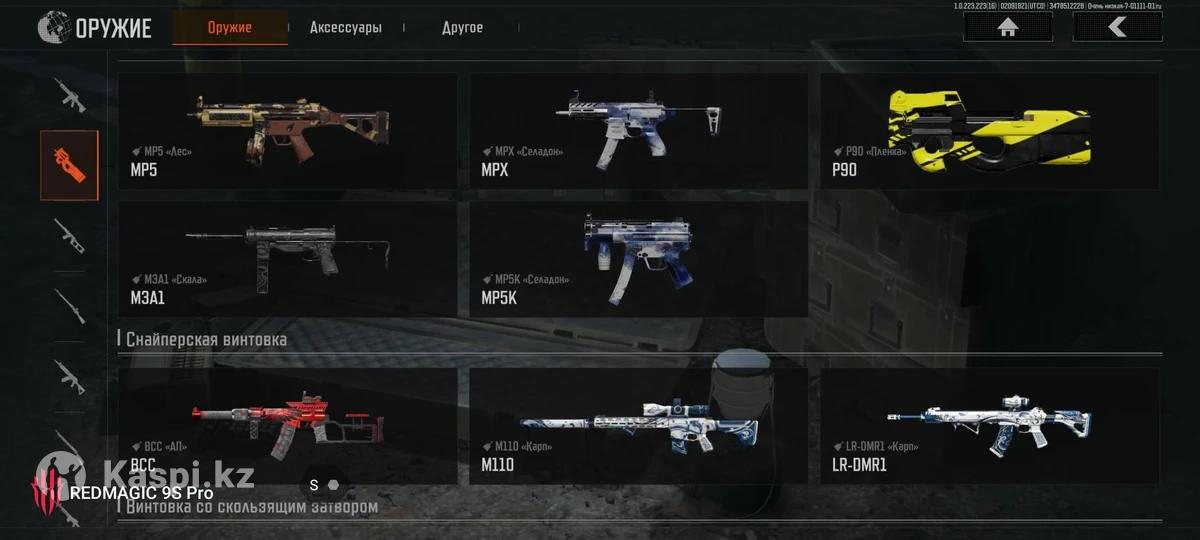Click the orange highlighted SMG category icon
The width and height of the screenshot is (1200, 540).
[70, 165]
